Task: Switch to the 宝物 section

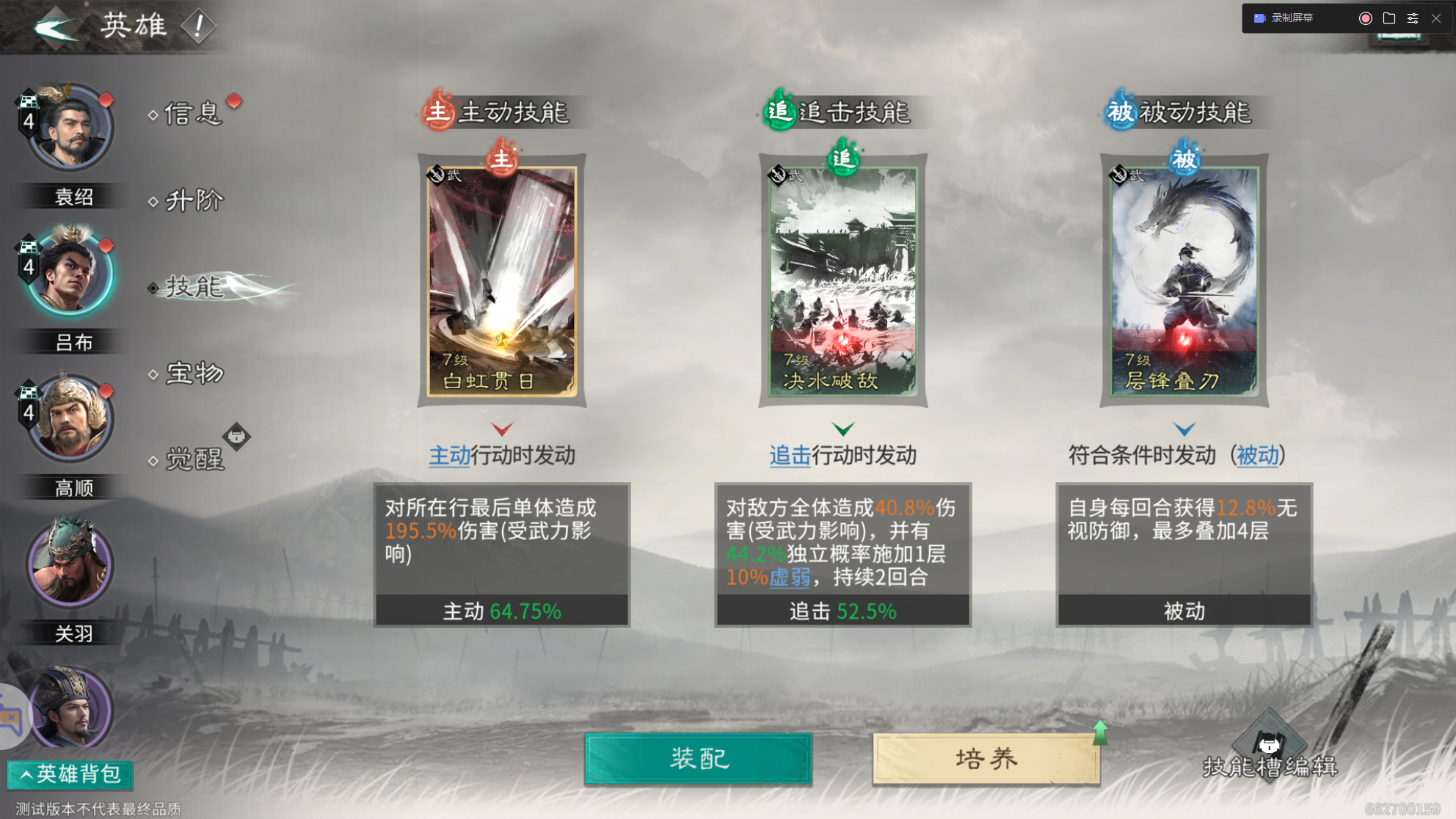Action: (194, 374)
